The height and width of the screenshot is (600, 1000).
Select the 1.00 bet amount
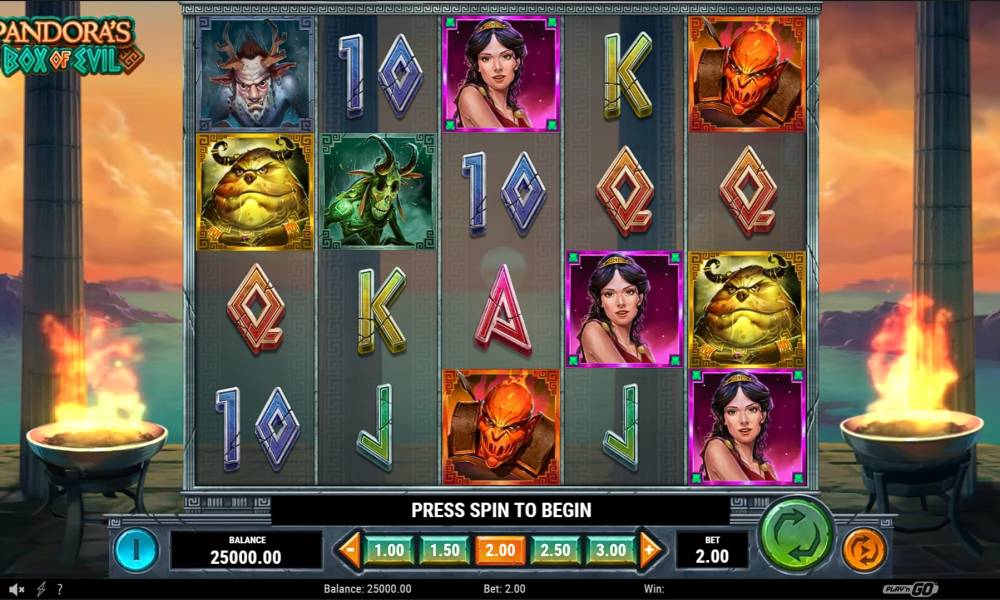coord(389,550)
